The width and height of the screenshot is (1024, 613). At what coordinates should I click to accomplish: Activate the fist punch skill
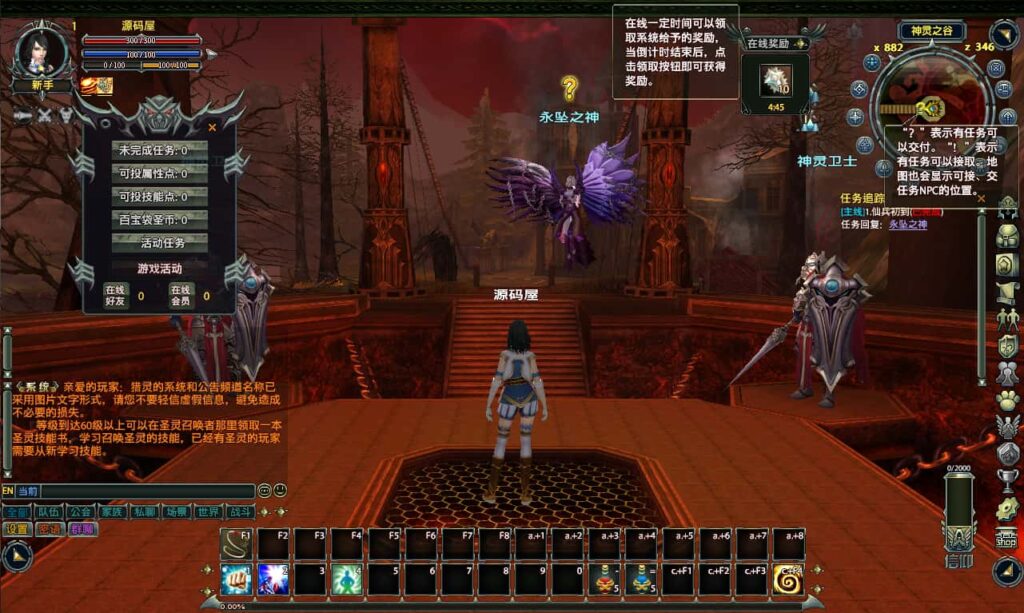[x=237, y=578]
